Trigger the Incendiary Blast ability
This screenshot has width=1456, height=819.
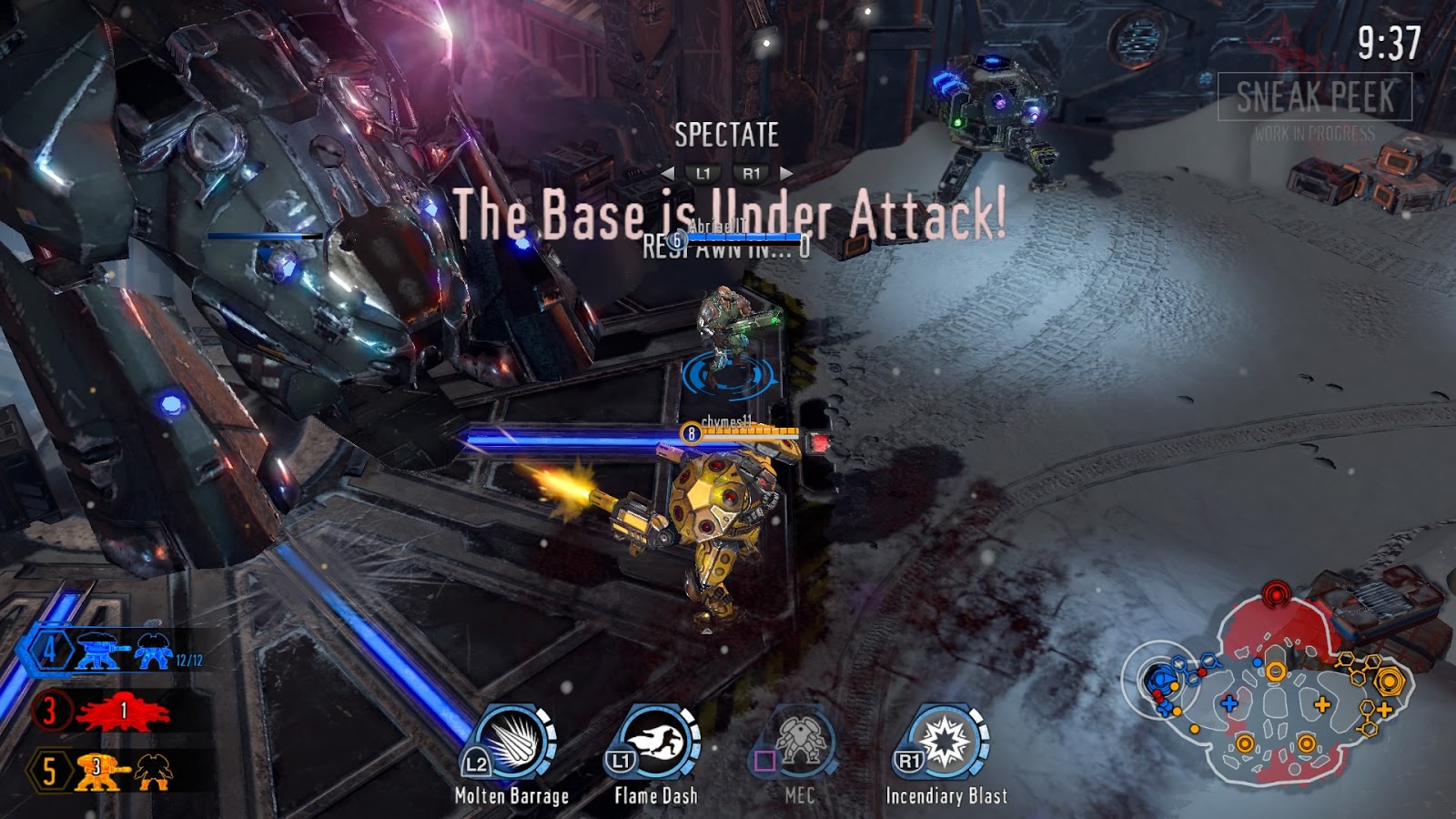coord(945,743)
